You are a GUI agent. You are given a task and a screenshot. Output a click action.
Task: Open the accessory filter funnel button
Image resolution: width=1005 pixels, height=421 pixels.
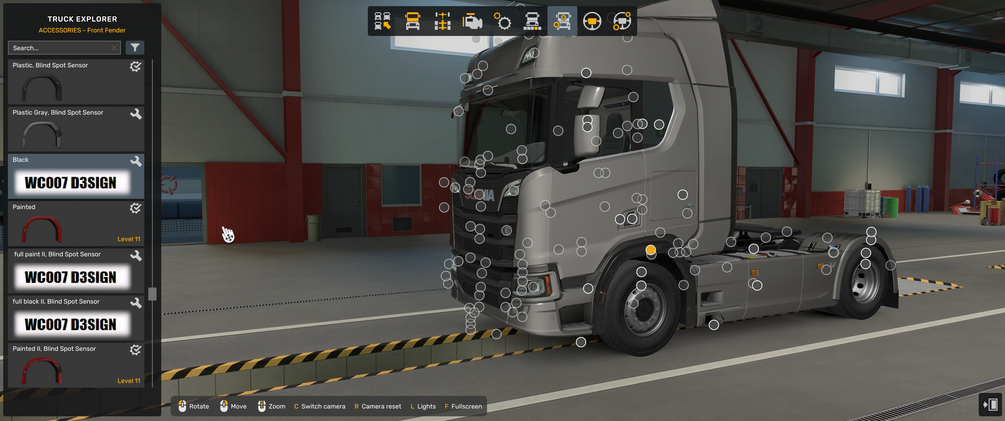point(136,48)
